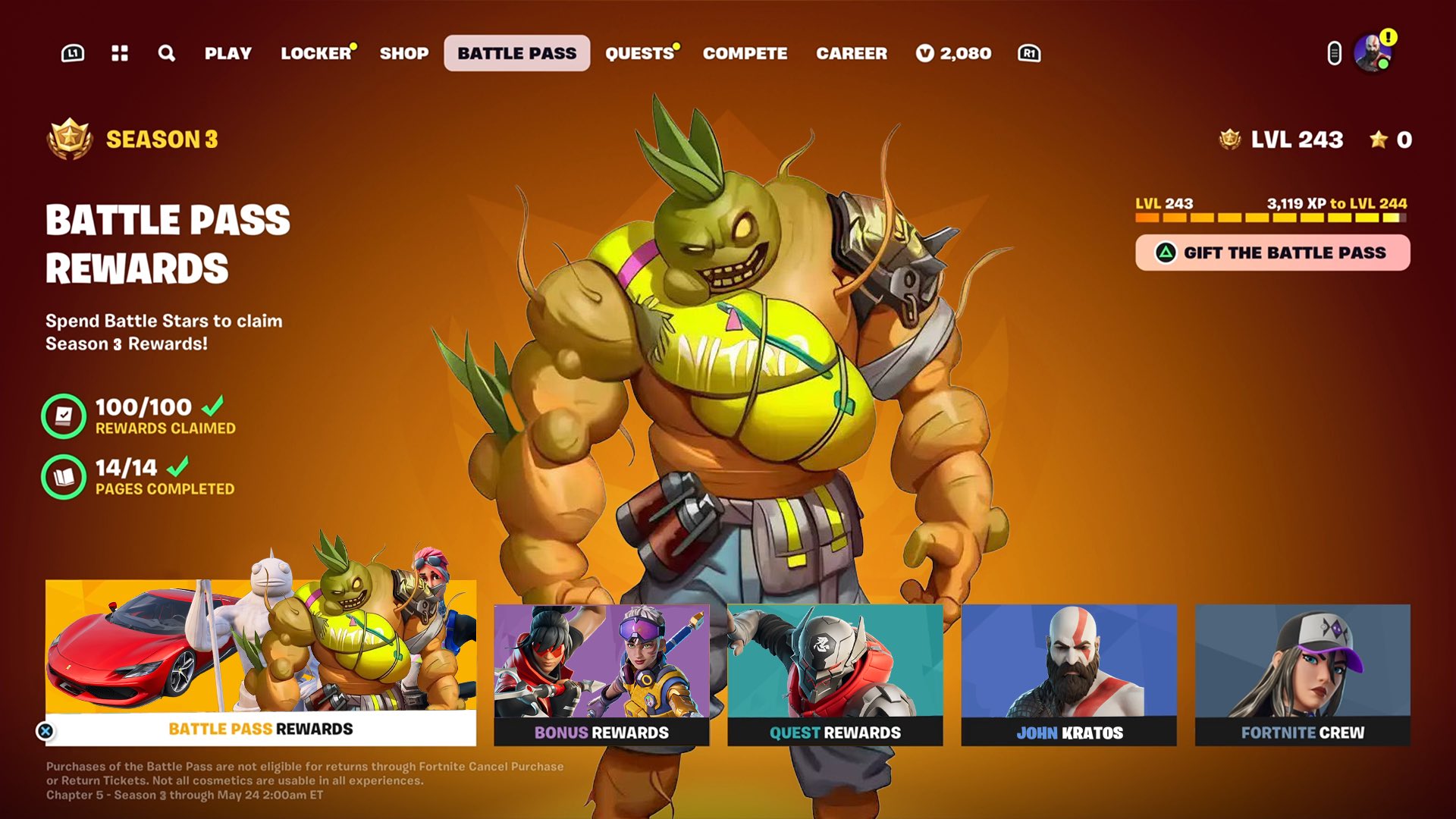The image size is (1456, 819).
Task: Open the R1 shoulder button indicator
Action: point(1028,53)
